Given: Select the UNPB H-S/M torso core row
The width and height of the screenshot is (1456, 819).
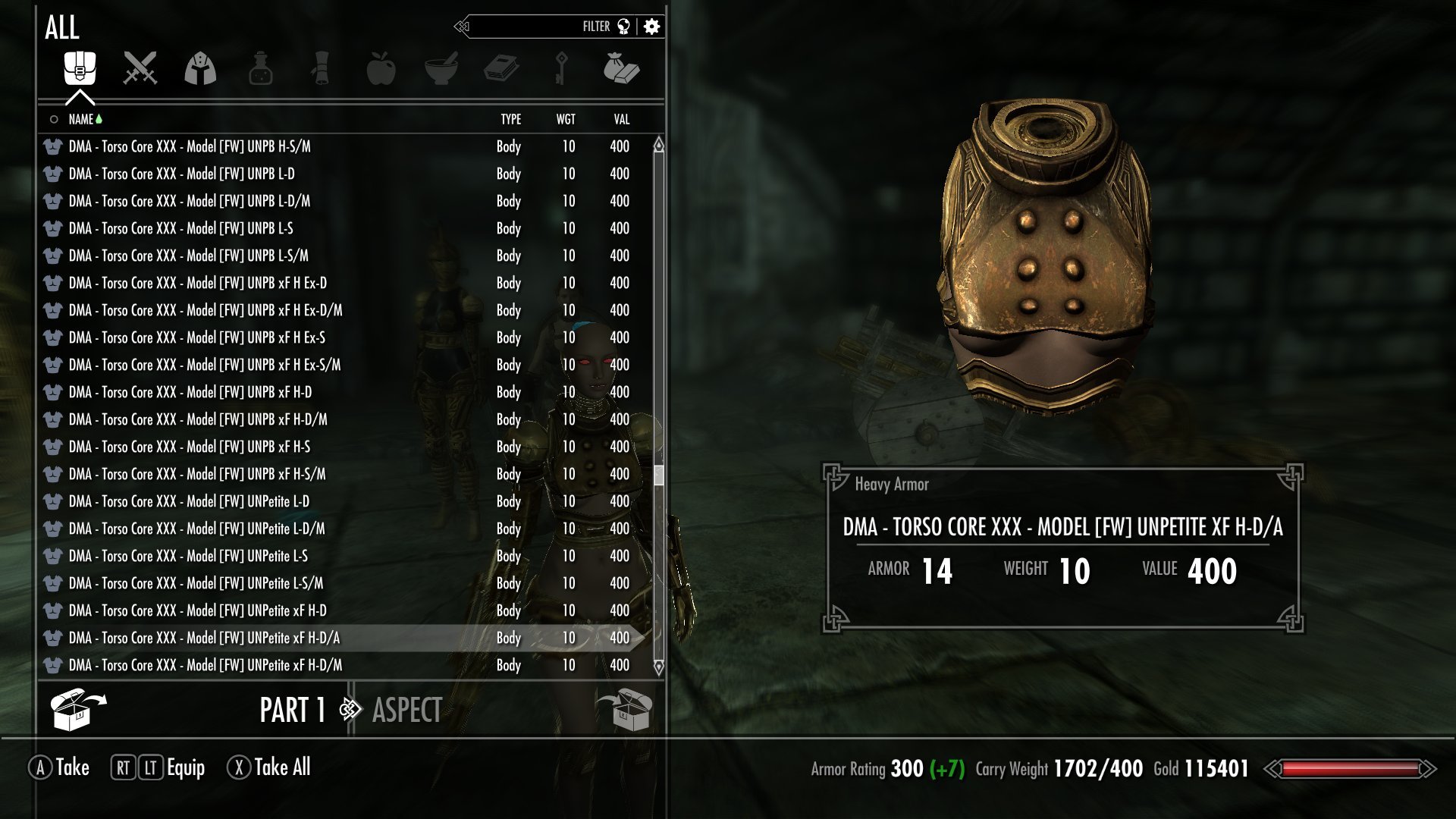Looking at the screenshot, I should [190, 146].
